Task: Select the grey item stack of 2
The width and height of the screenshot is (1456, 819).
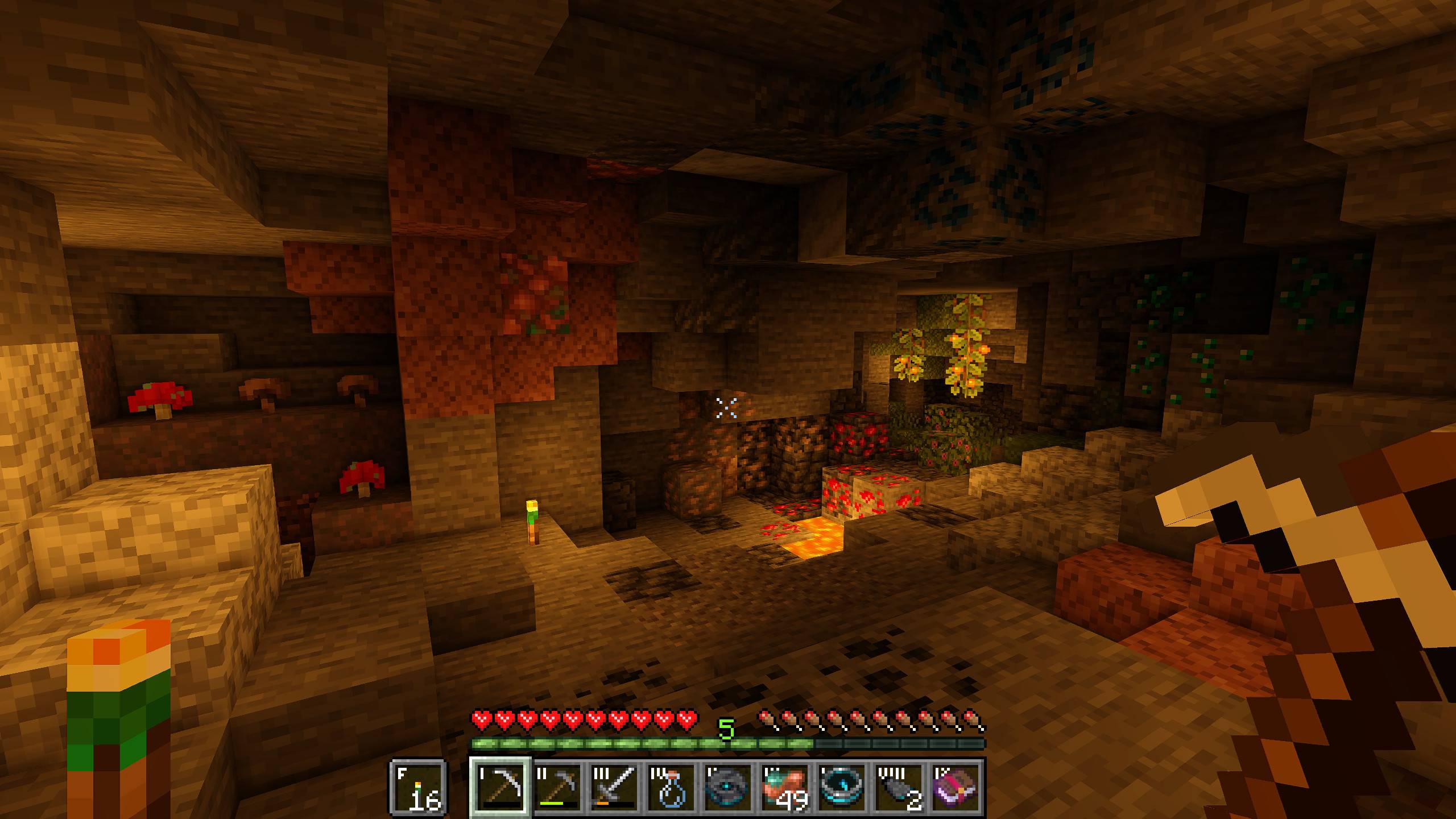Action: [x=899, y=788]
